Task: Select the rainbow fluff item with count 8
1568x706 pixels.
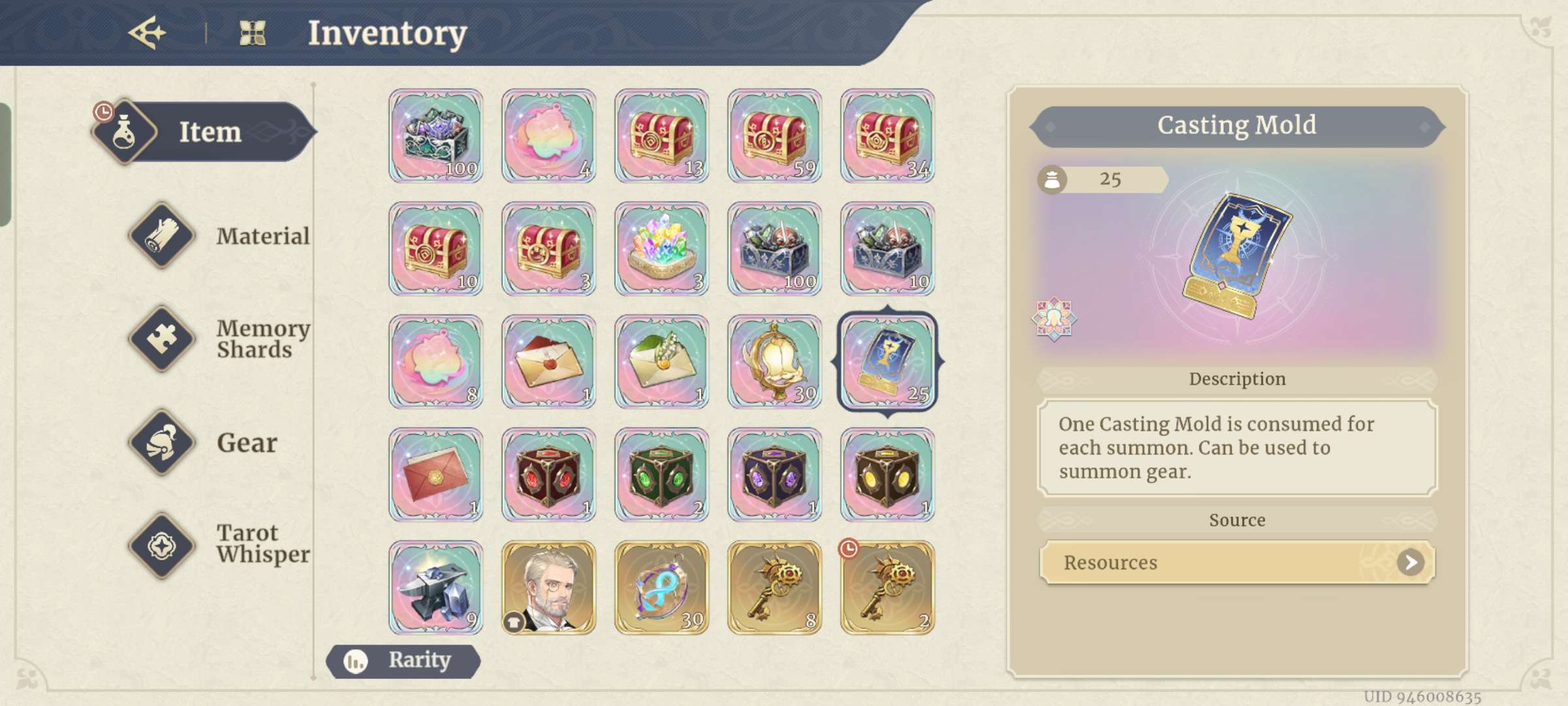Action: (x=435, y=361)
